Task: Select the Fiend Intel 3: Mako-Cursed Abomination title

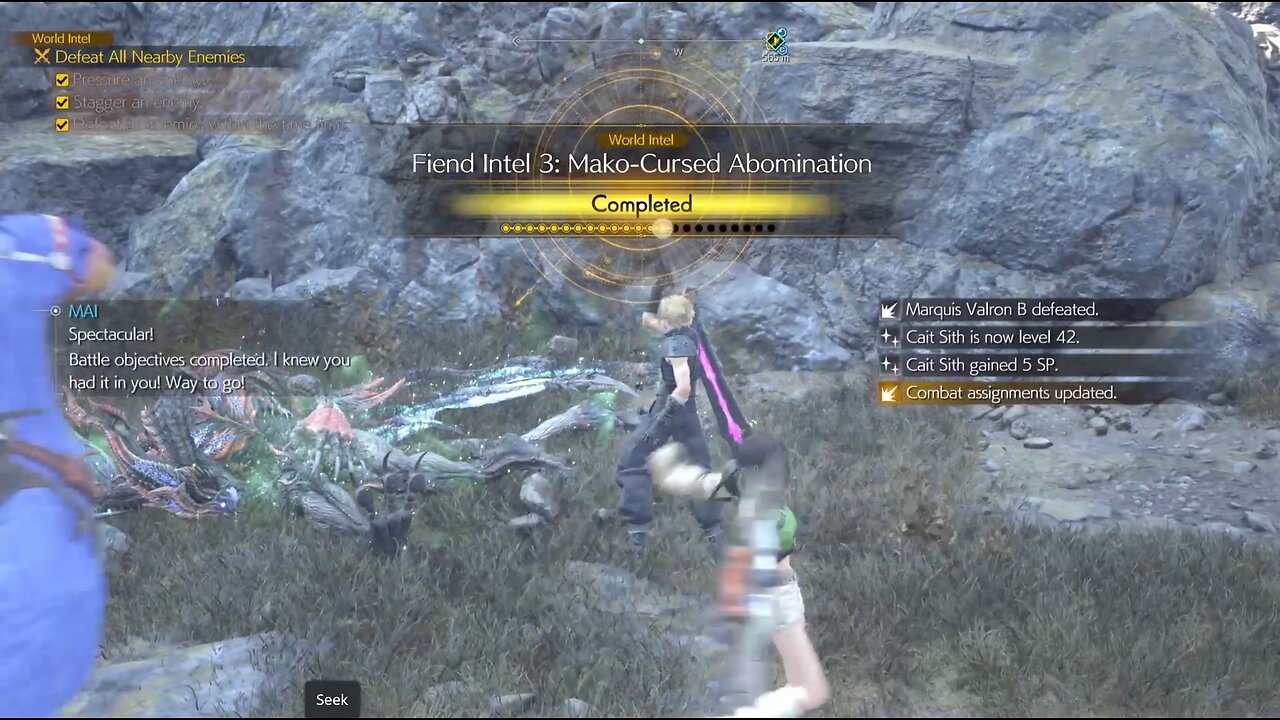Action: click(641, 163)
